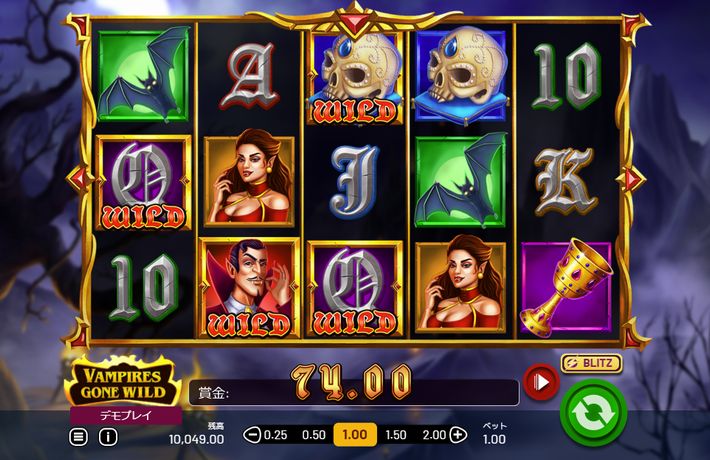Viewport: 710px width, 460px height.
Task: Choose the 0.50 bet amount
Action: click(314, 435)
